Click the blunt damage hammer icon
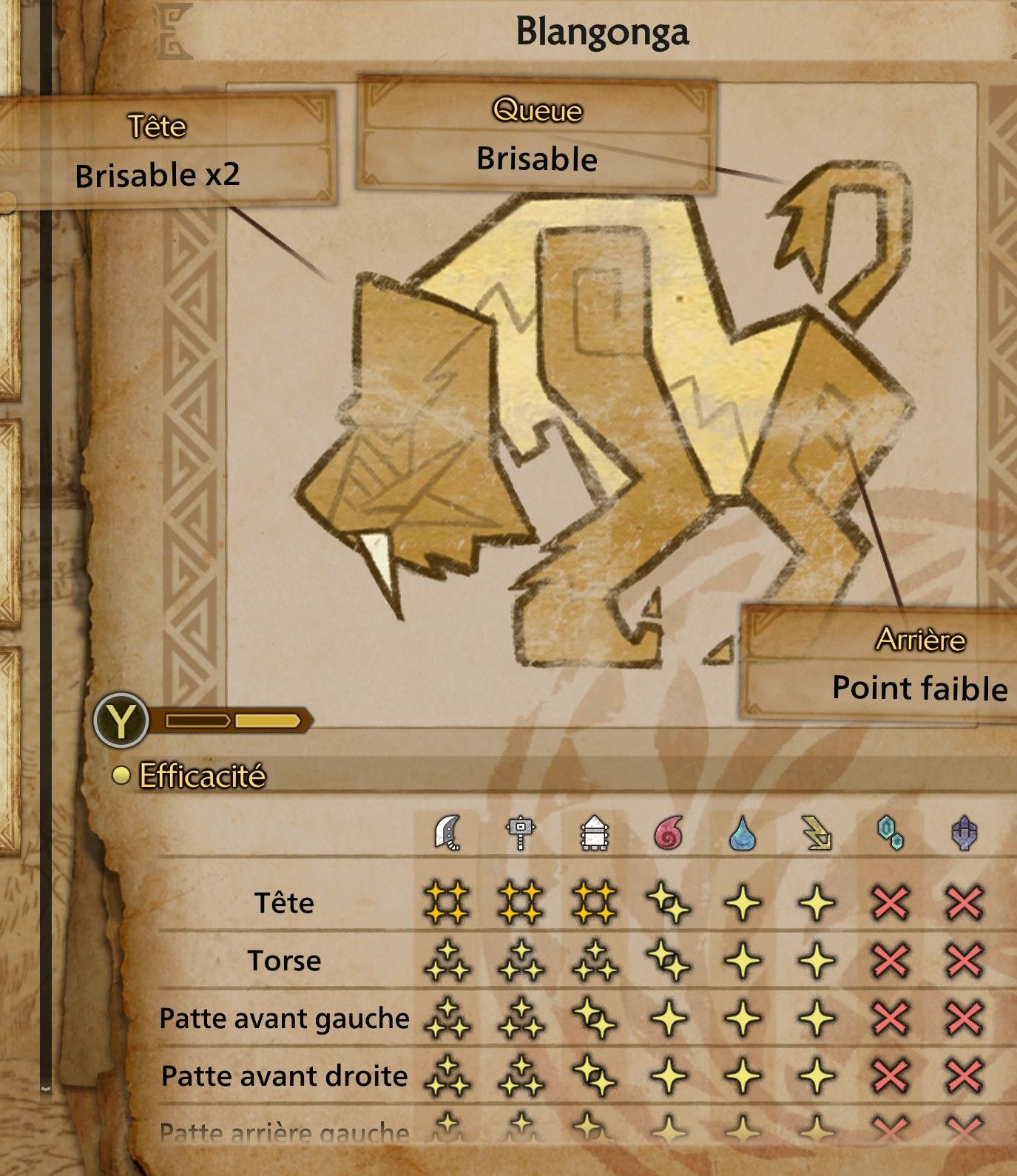Viewport: 1017px width, 1176px height. (521, 834)
